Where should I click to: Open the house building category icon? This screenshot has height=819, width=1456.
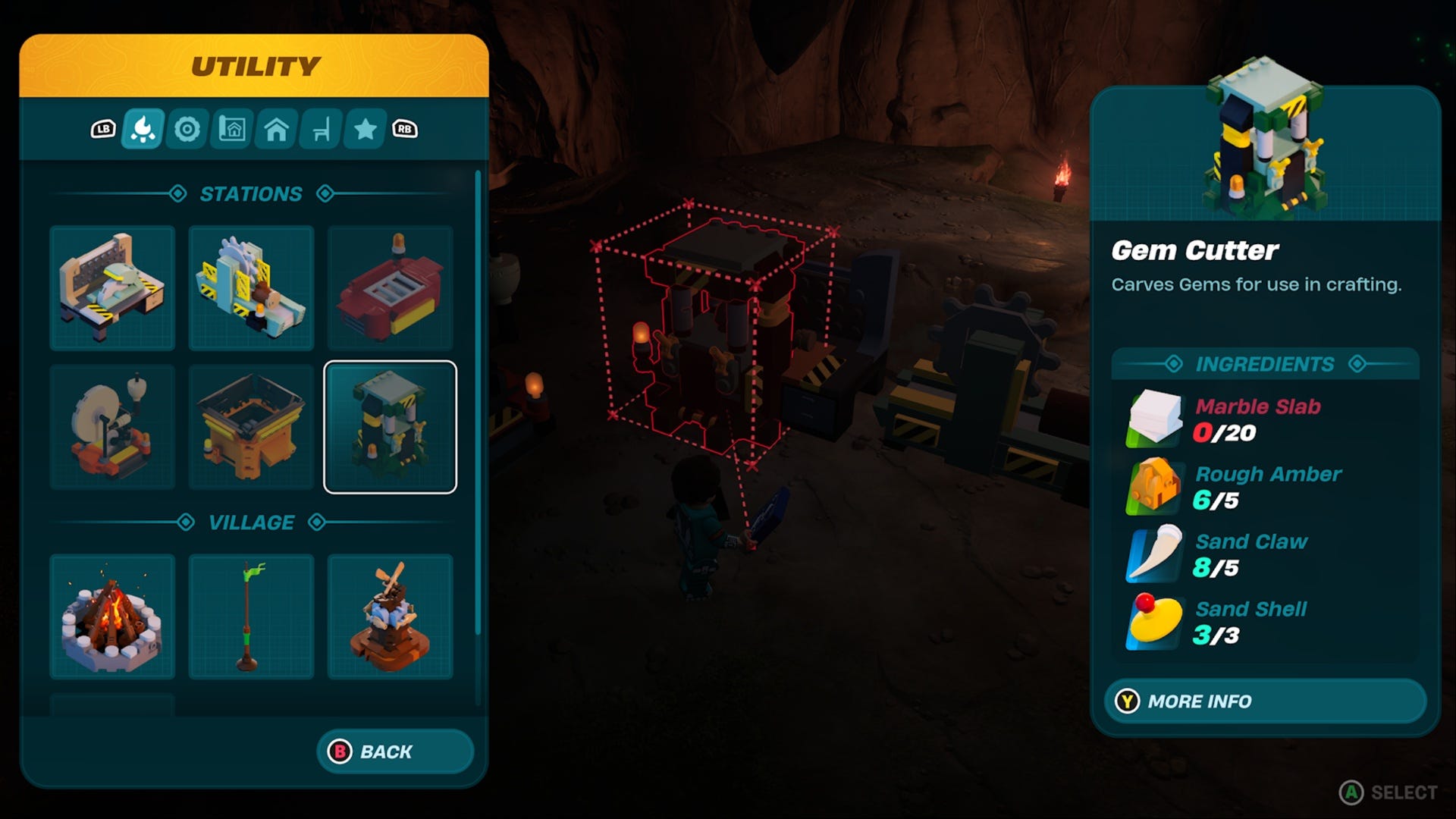275,129
